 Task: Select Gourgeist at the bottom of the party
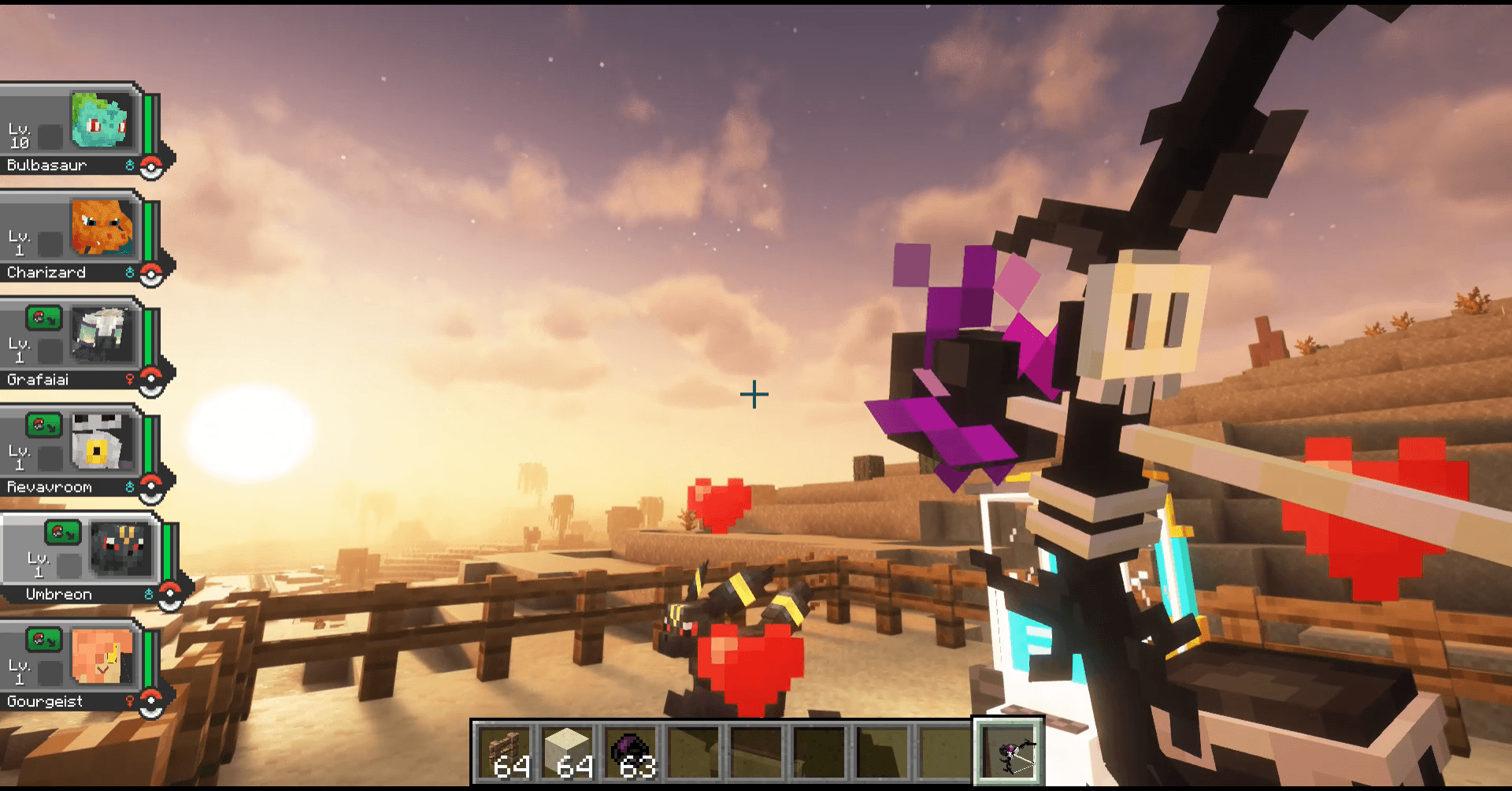(75, 666)
